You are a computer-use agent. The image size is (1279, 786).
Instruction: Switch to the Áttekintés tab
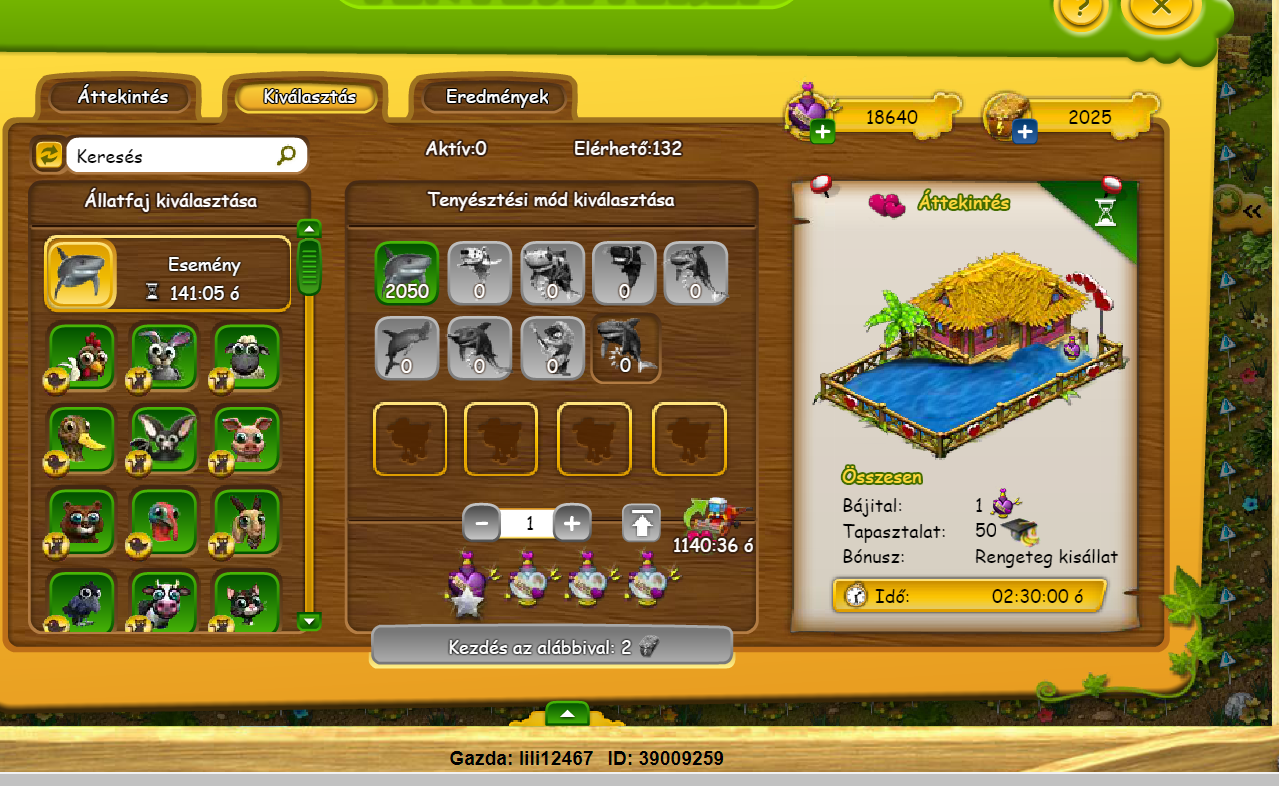[x=123, y=97]
